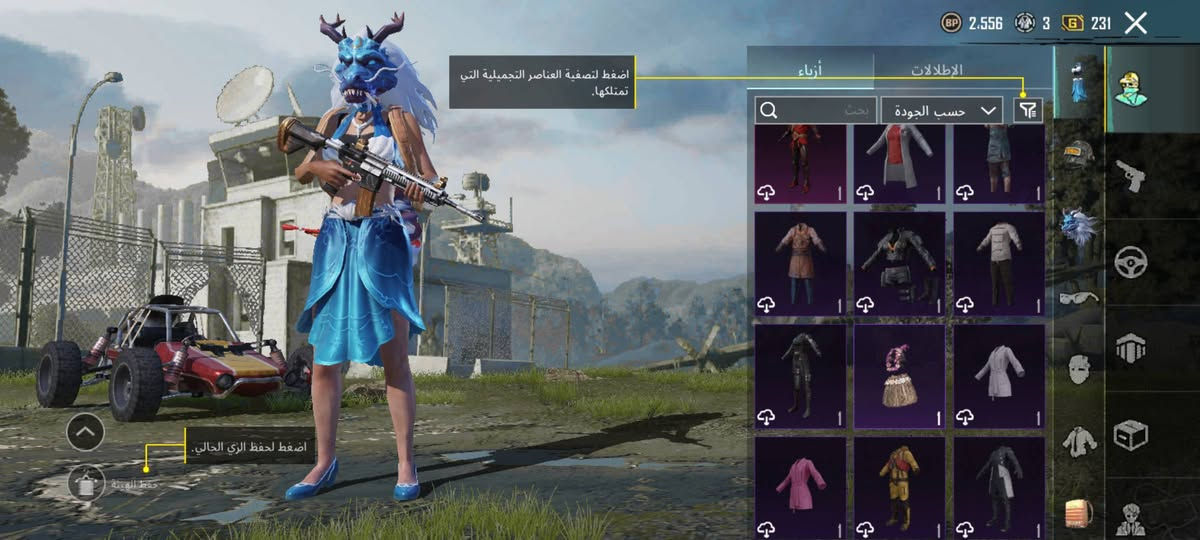
Task: Choose the grass skirt with flower lei outfit
Action: point(899,375)
